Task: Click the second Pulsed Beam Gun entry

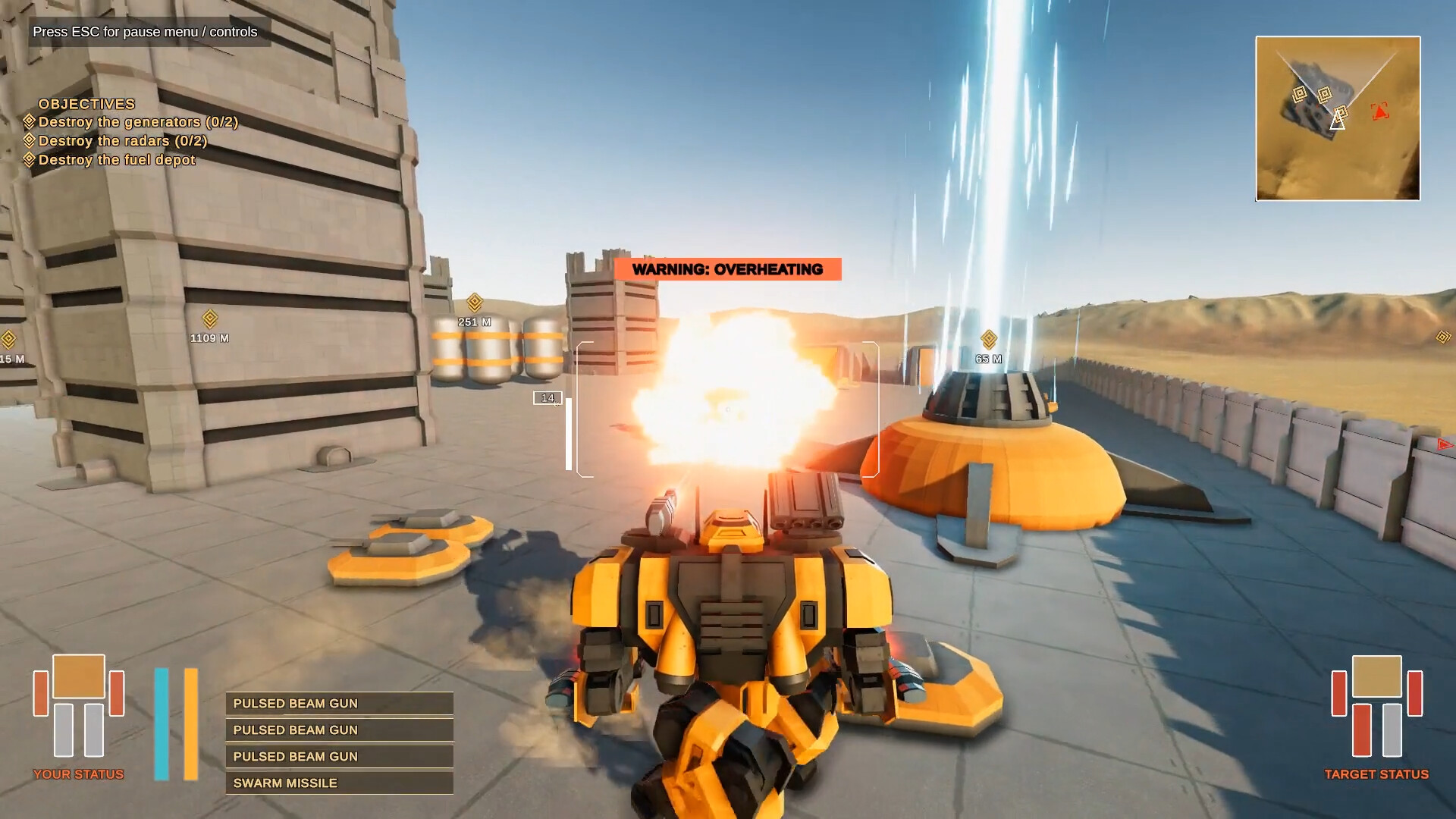Action: pyautogui.click(x=338, y=730)
